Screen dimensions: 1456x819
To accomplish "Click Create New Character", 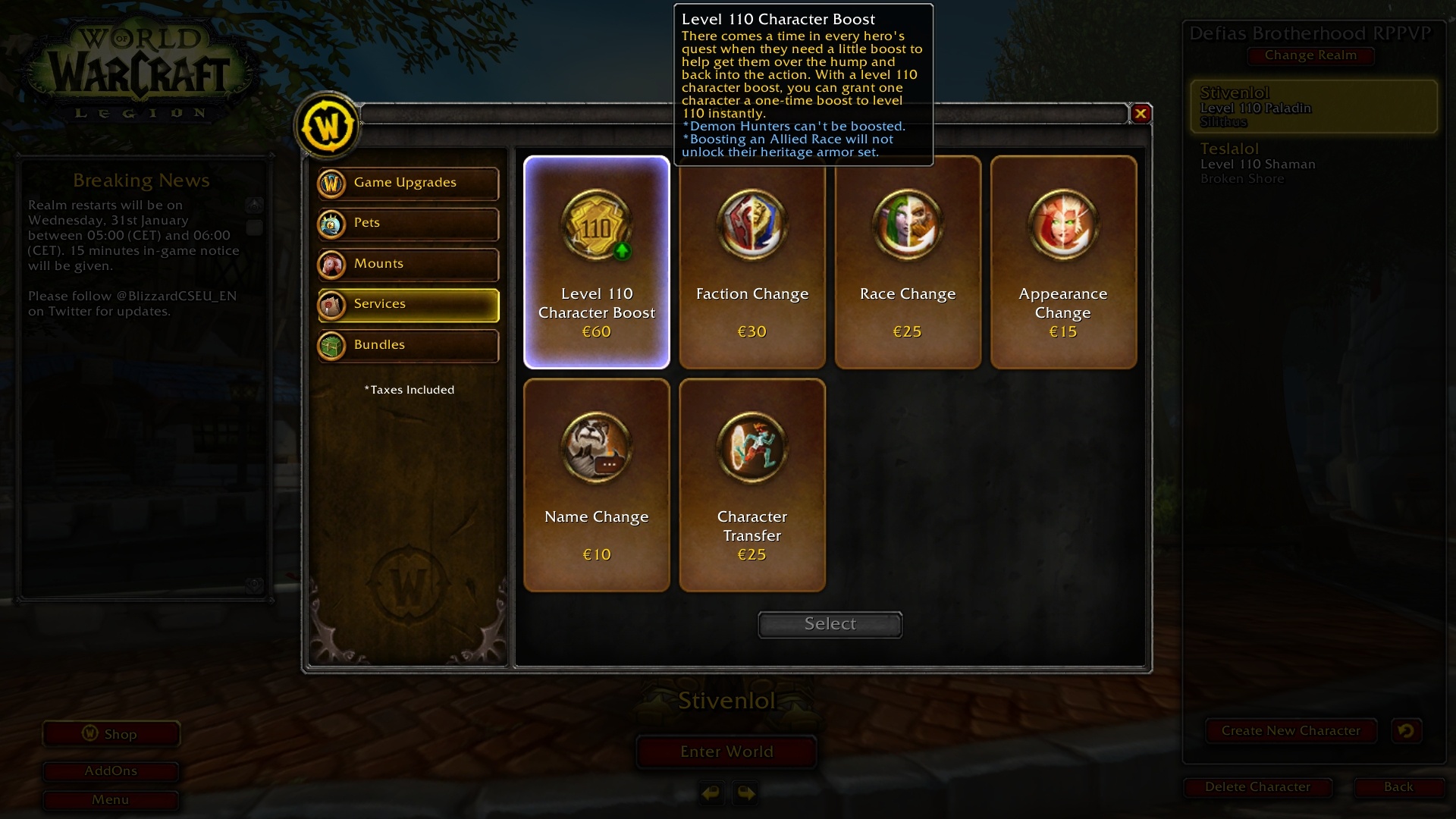I will 1291,730.
